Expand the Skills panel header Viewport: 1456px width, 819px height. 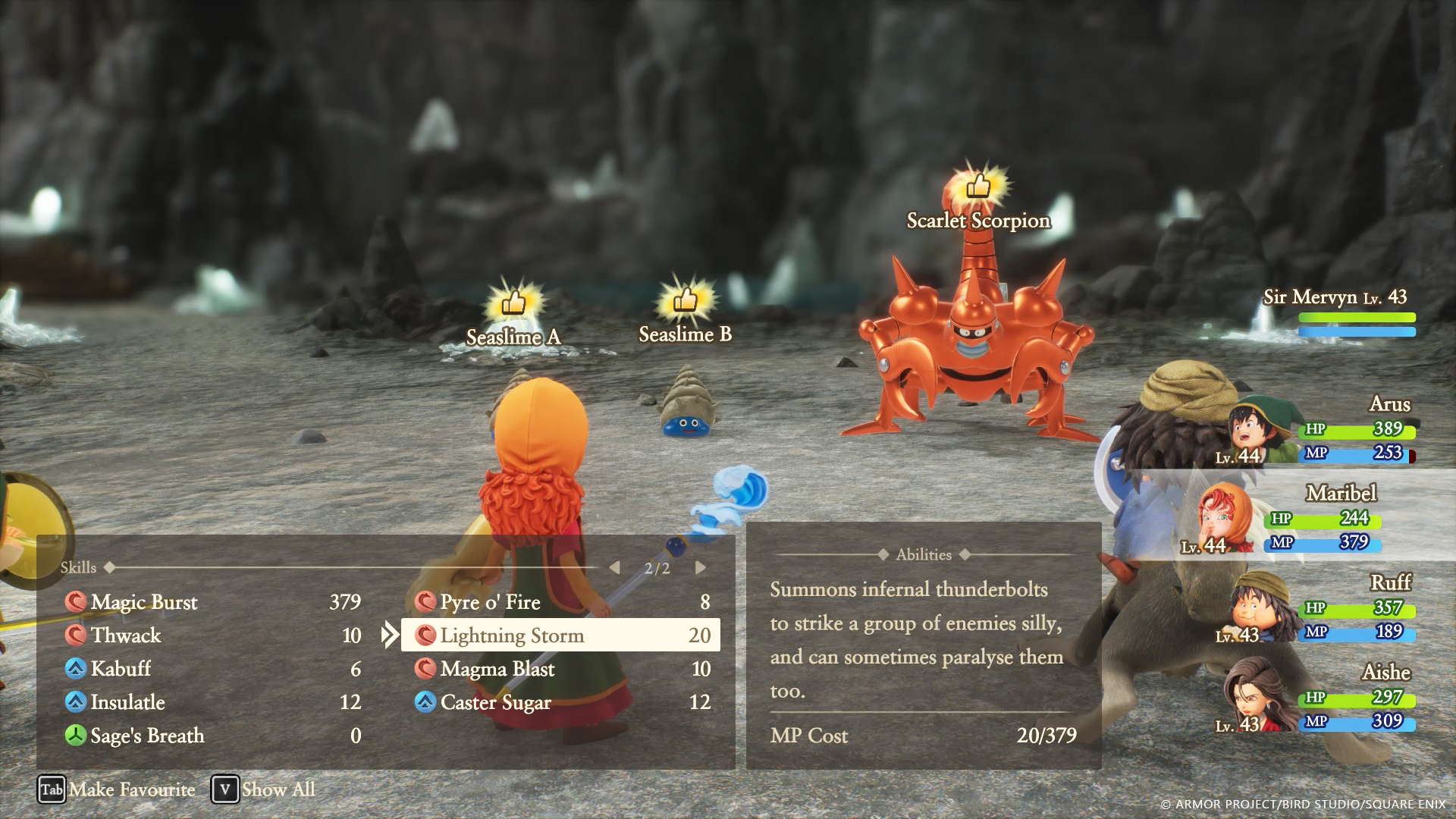point(78,566)
